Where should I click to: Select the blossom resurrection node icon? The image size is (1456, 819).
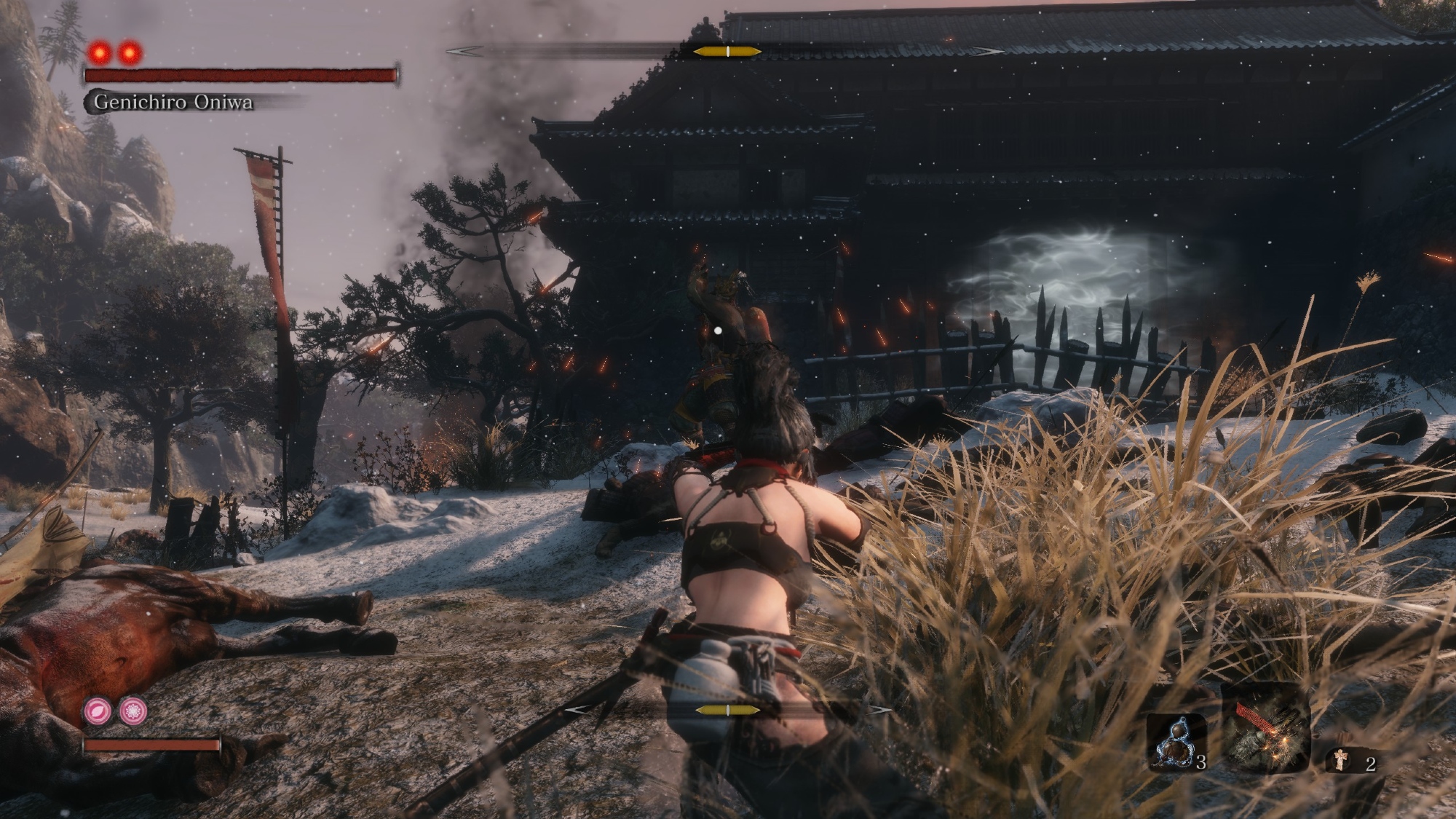(x=133, y=710)
